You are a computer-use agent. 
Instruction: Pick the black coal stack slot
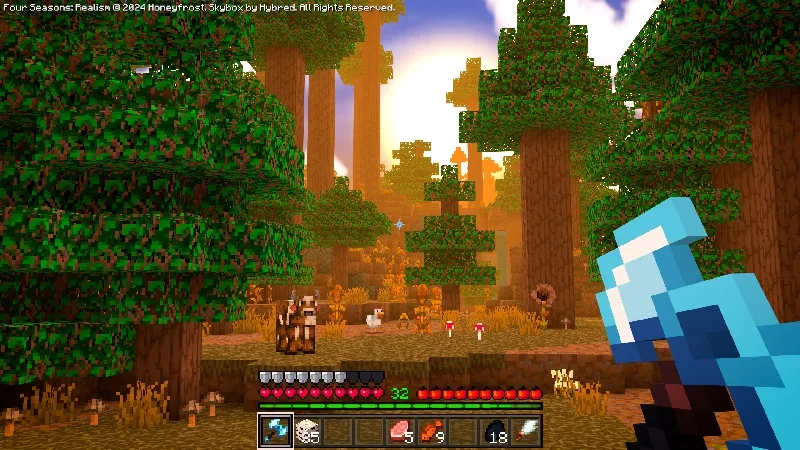(495, 431)
